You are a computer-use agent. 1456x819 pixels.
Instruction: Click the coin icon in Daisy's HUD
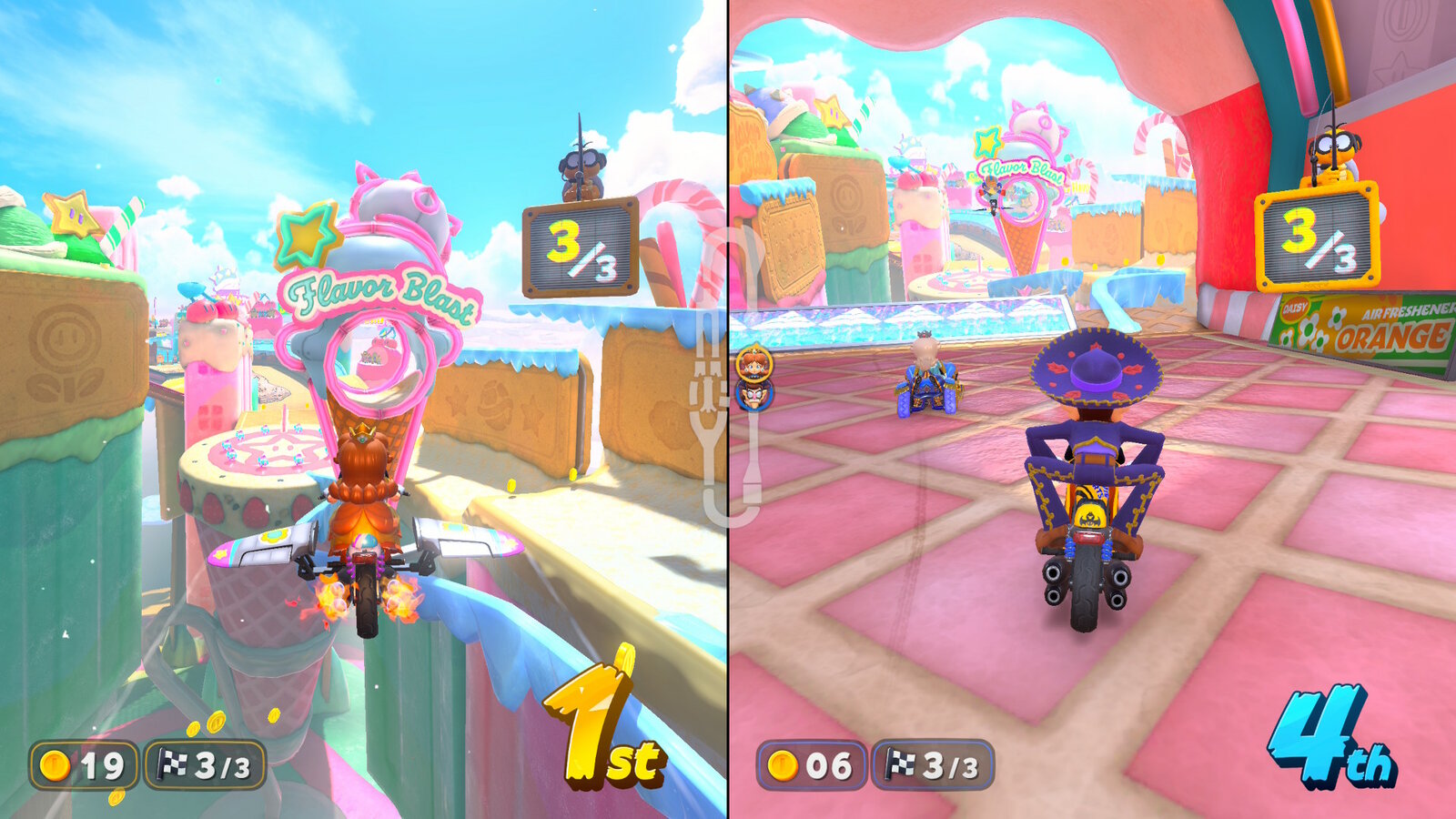tap(55, 766)
